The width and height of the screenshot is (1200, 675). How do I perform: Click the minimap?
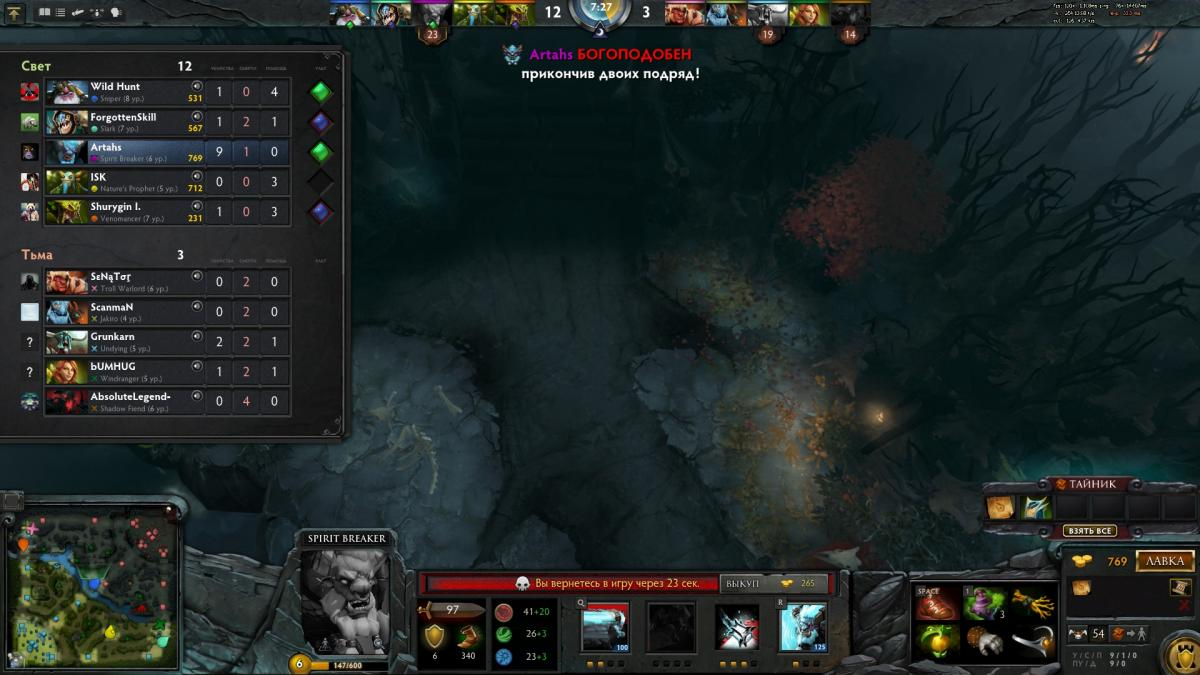pyautogui.click(x=92, y=587)
